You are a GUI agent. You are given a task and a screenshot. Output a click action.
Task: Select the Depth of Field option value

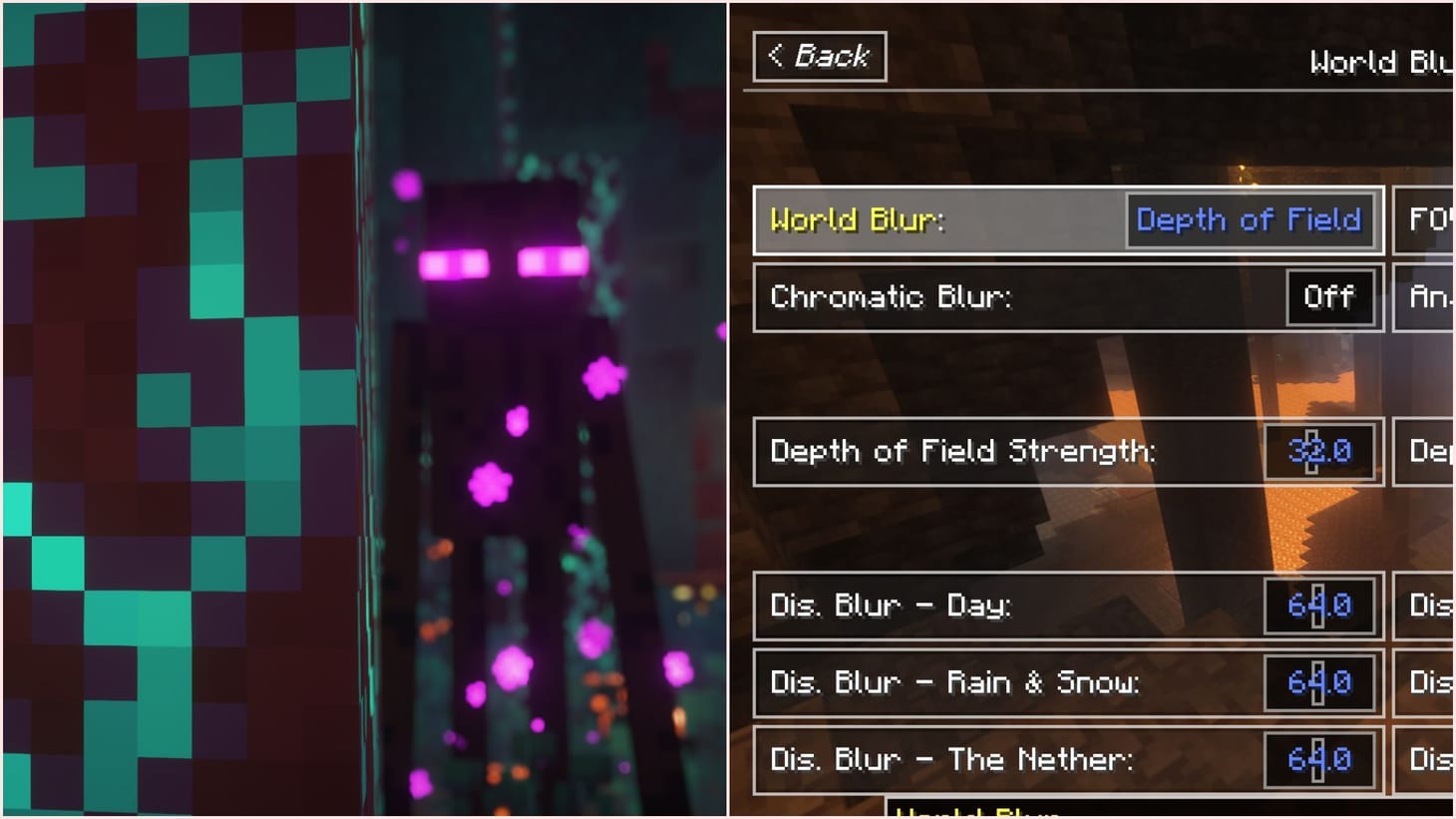pyautogui.click(x=1250, y=220)
